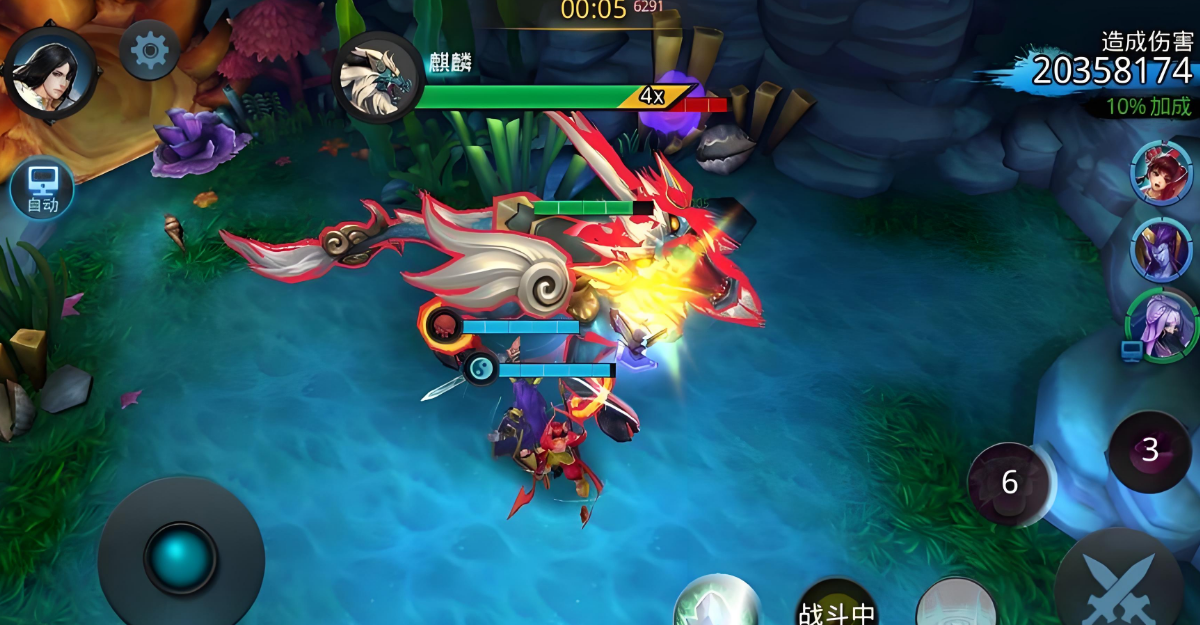Toggle the 自动 auto-battle button
The width and height of the screenshot is (1200, 625).
click(42, 190)
